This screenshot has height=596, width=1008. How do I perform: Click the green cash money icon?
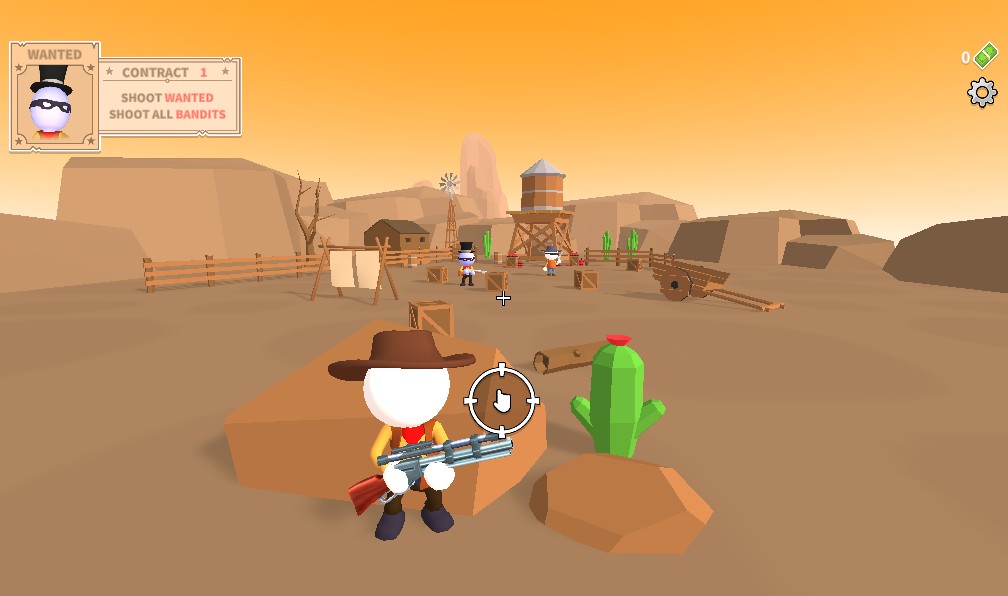[985, 56]
